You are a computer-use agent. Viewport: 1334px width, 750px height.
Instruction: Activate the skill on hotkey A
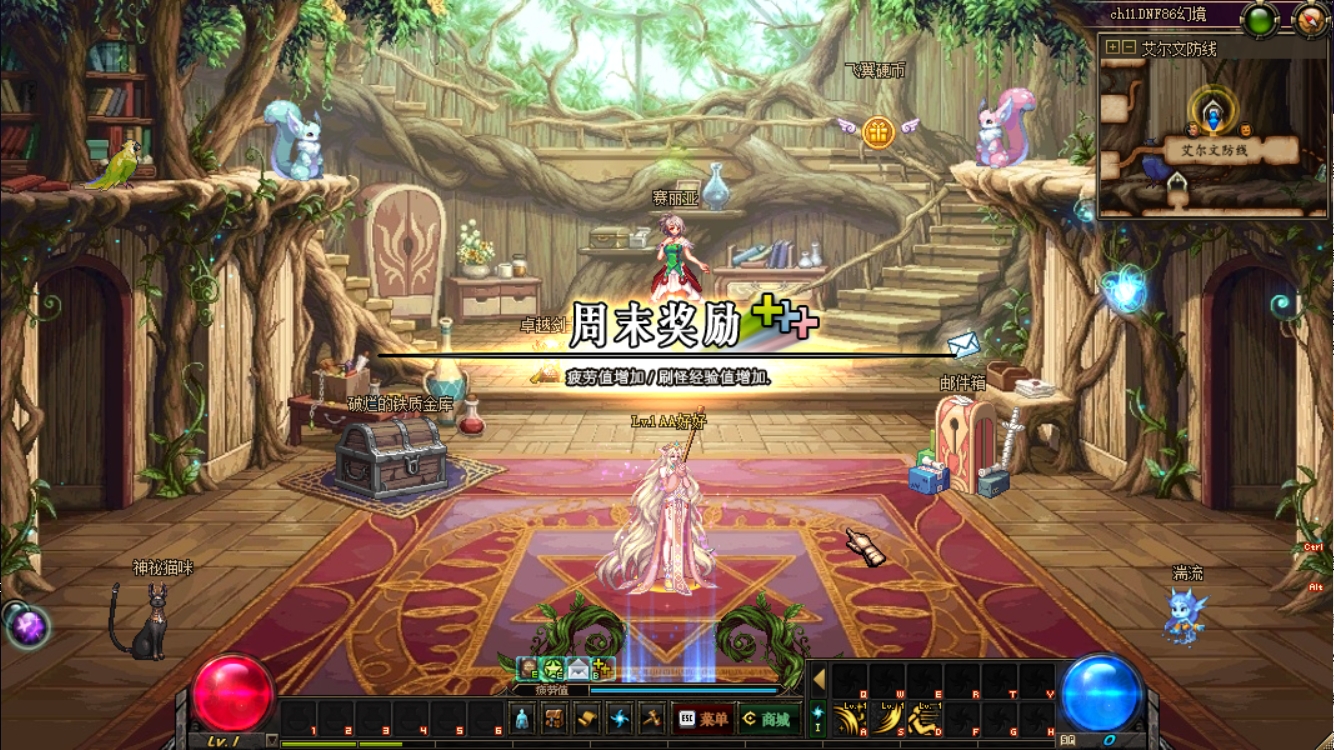click(x=850, y=718)
